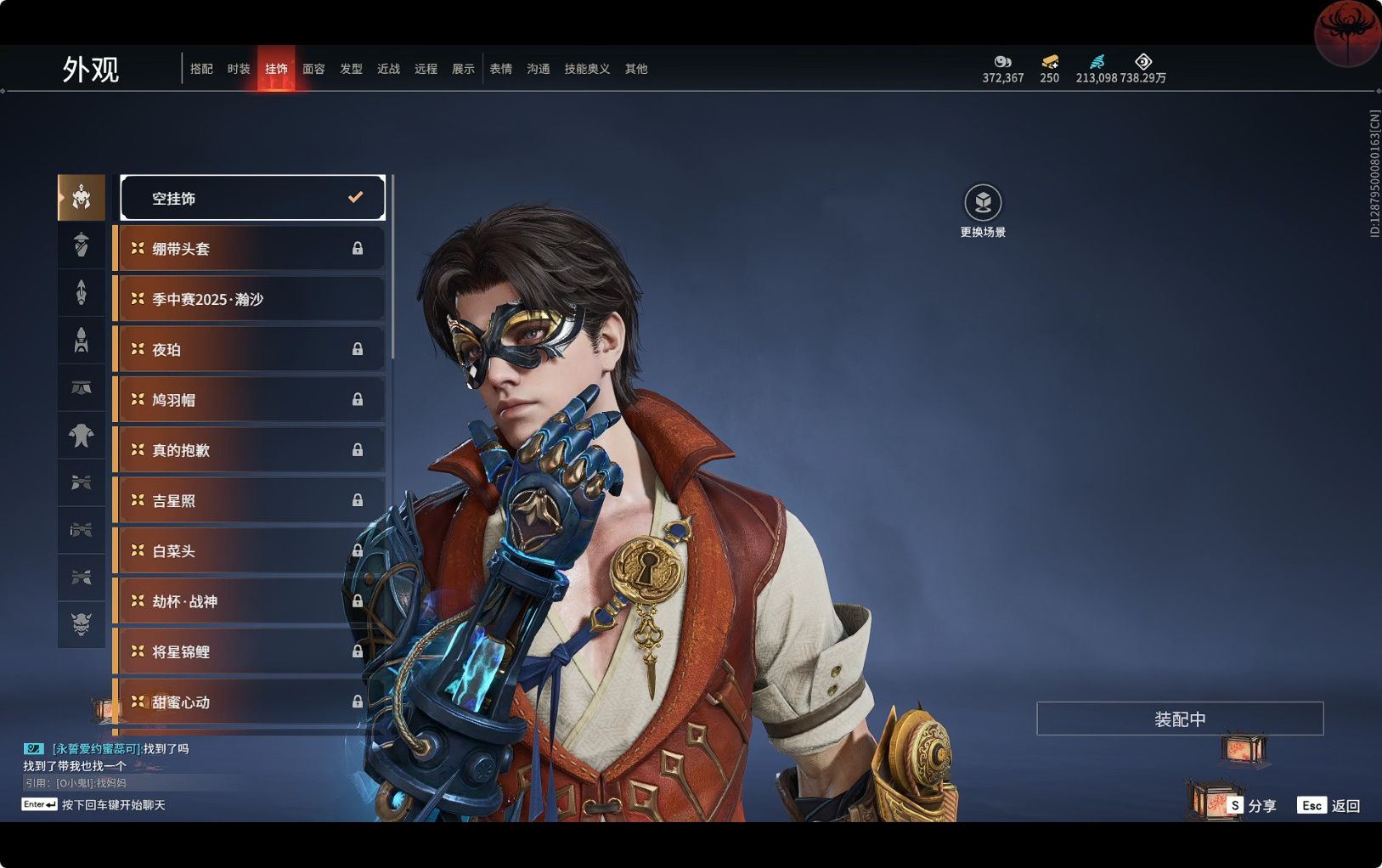Select the 其他 tab
The width and height of the screenshot is (1382, 868).
(x=636, y=69)
